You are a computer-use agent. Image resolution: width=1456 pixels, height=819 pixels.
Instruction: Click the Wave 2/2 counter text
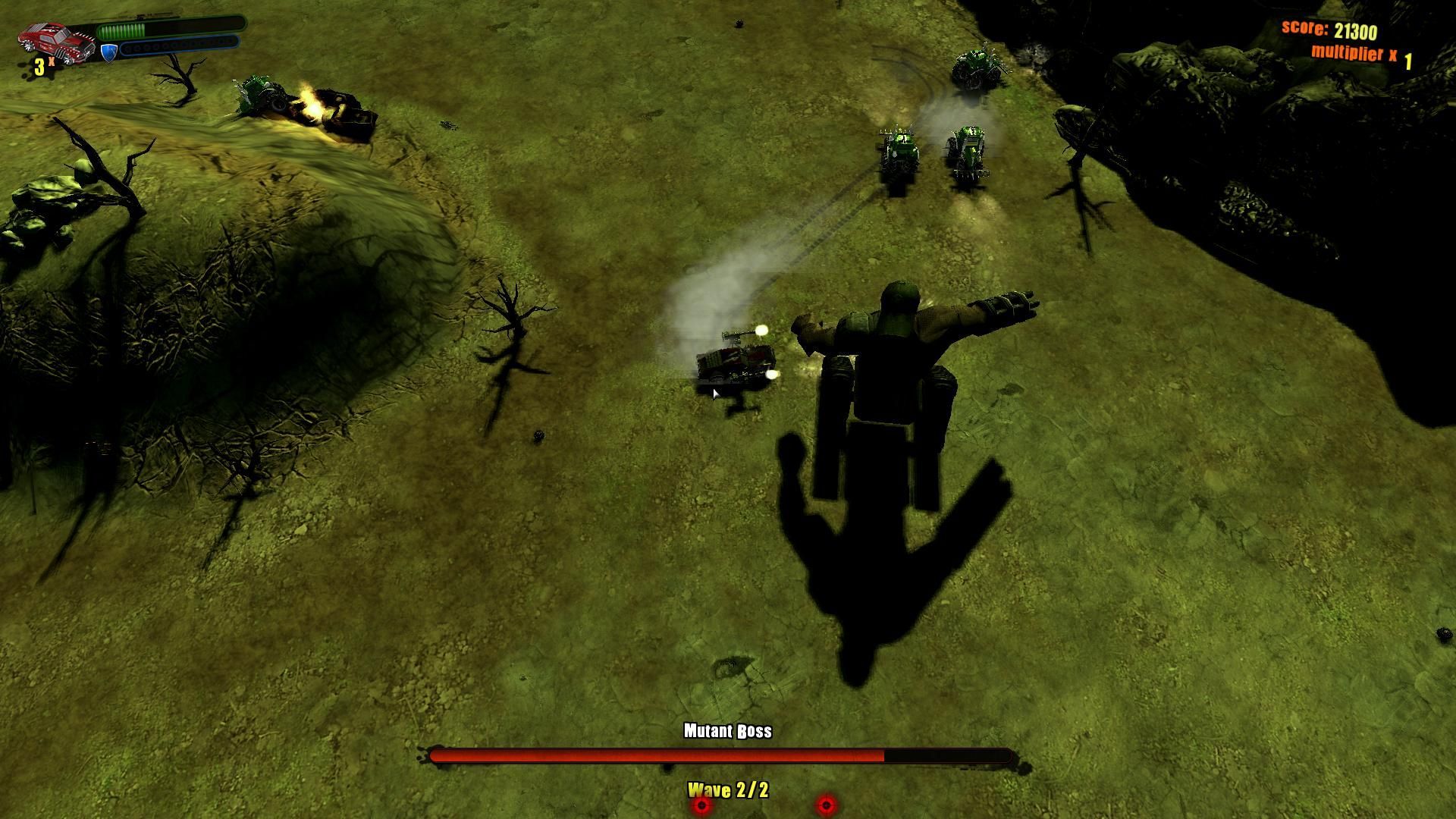point(728,789)
